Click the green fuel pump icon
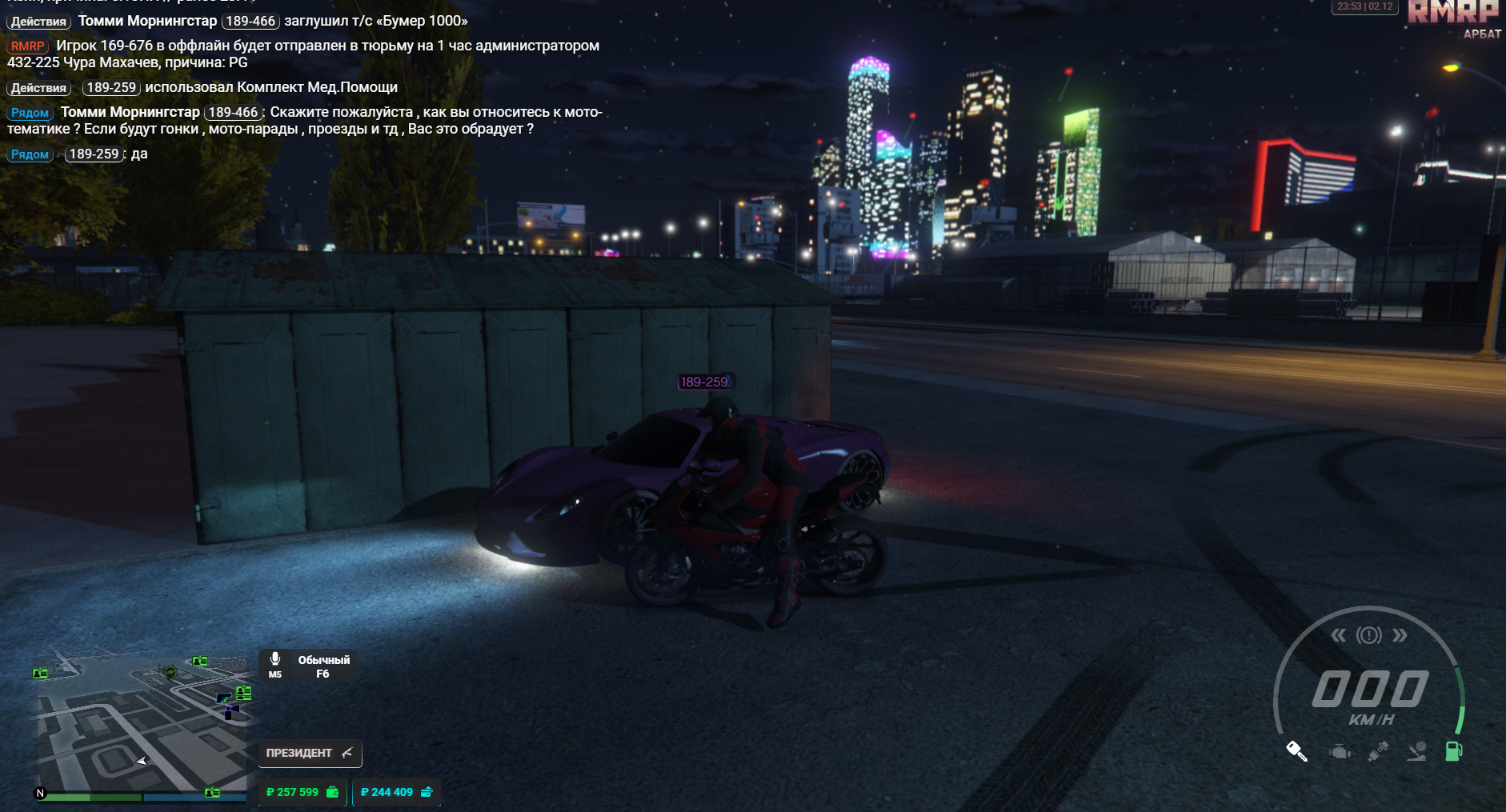Image resolution: width=1506 pixels, height=812 pixels. tap(1454, 752)
